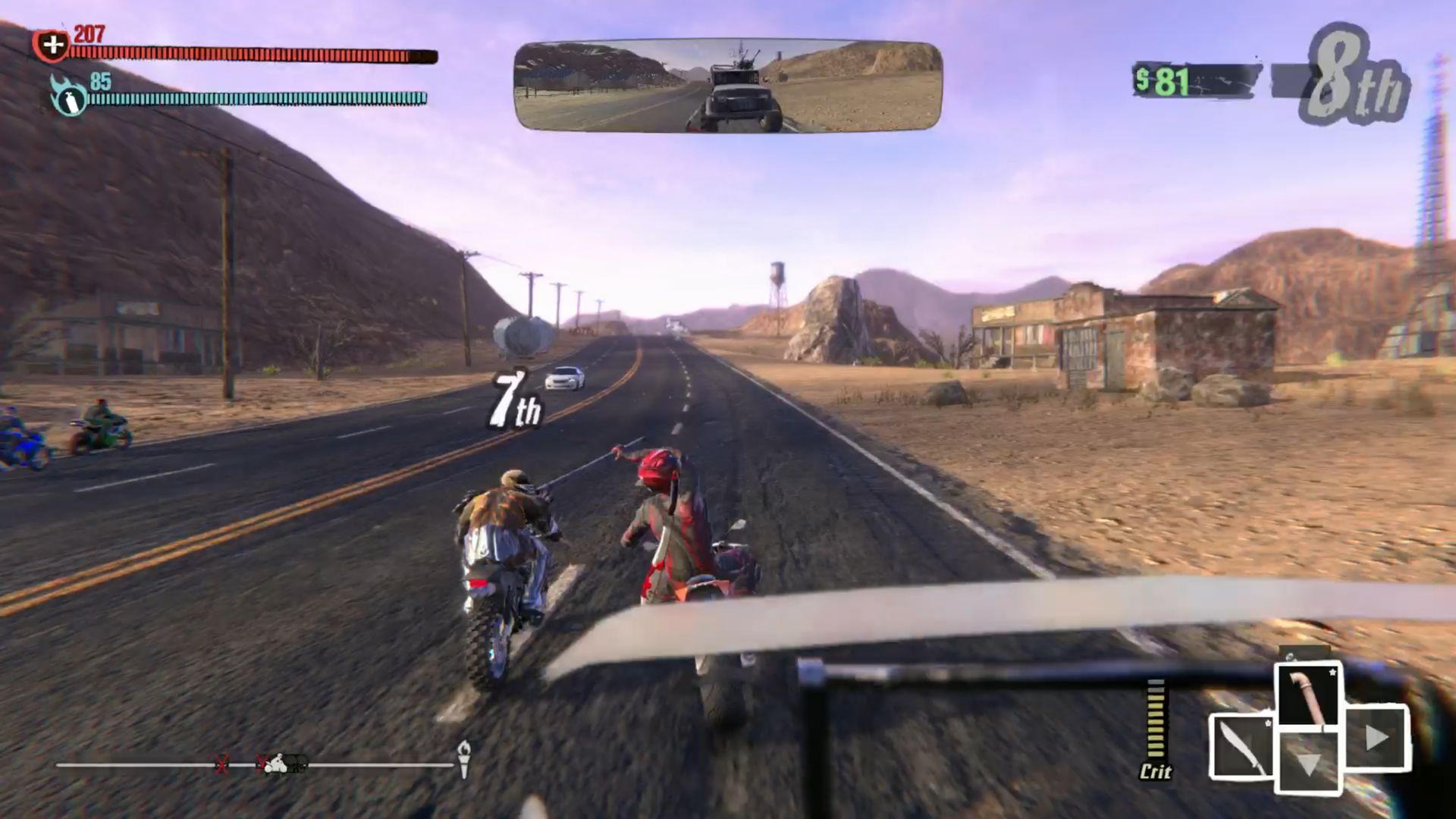1456x819 pixels.
Task: Click the rear-view mirror display
Action: click(728, 86)
